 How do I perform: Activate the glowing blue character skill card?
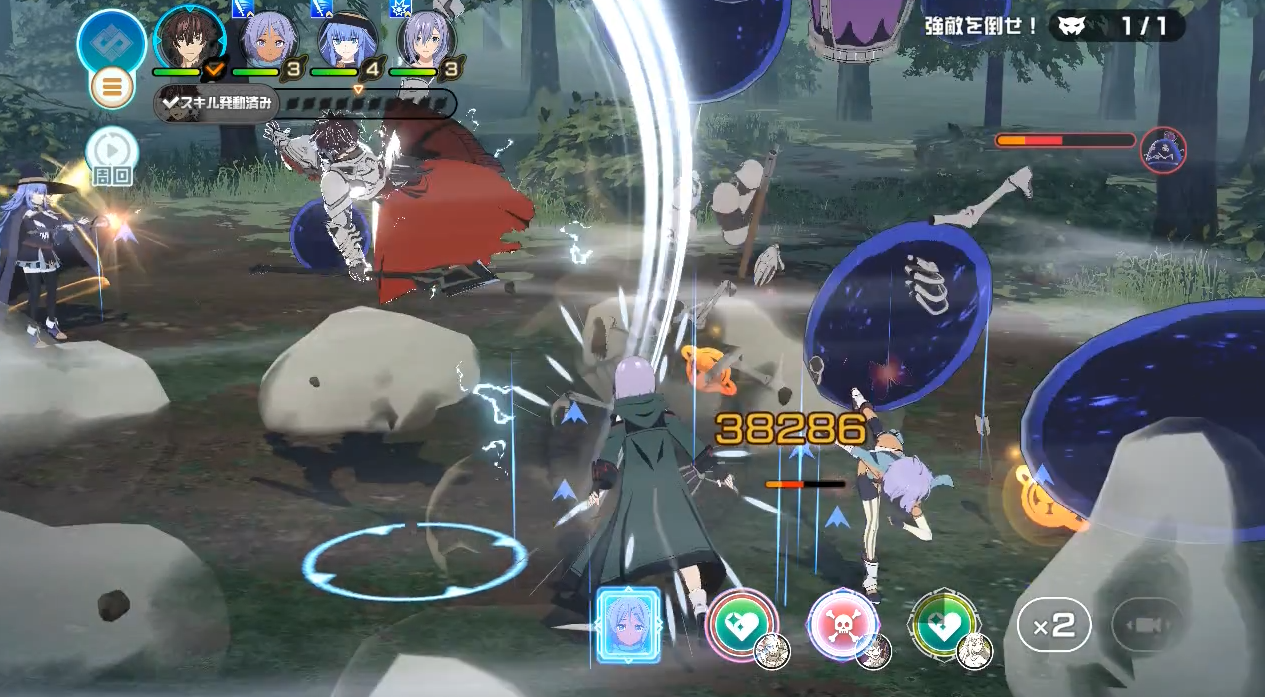(629, 625)
